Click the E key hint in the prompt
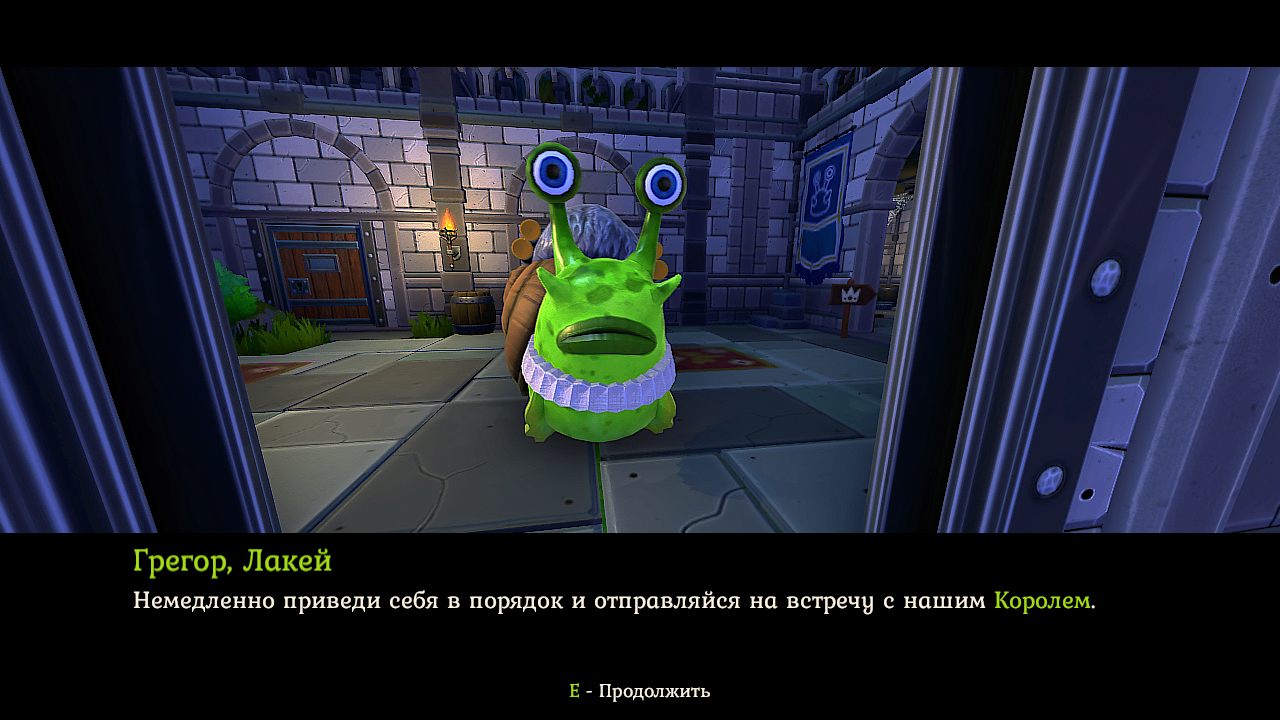1280x720 pixels. (x=573, y=689)
